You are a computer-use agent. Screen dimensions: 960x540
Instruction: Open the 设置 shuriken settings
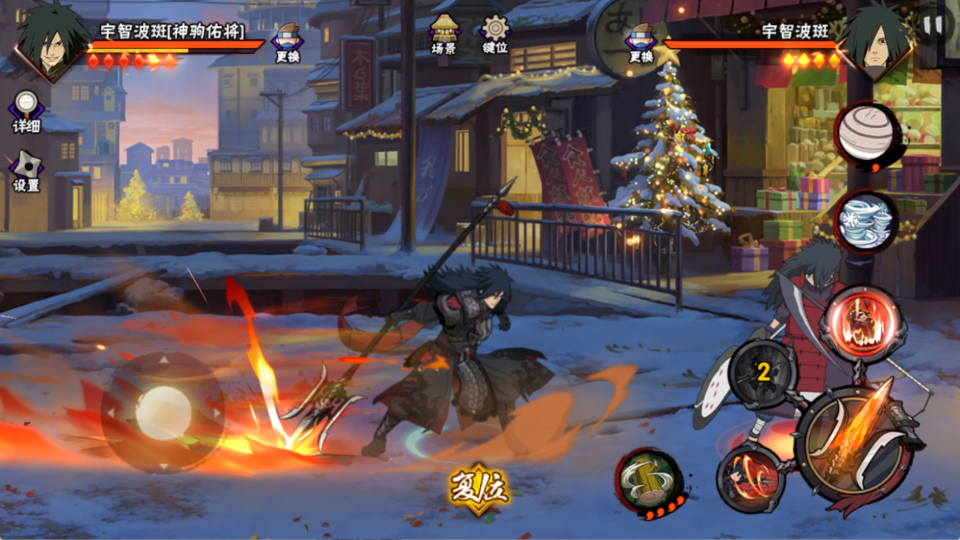point(26,170)
